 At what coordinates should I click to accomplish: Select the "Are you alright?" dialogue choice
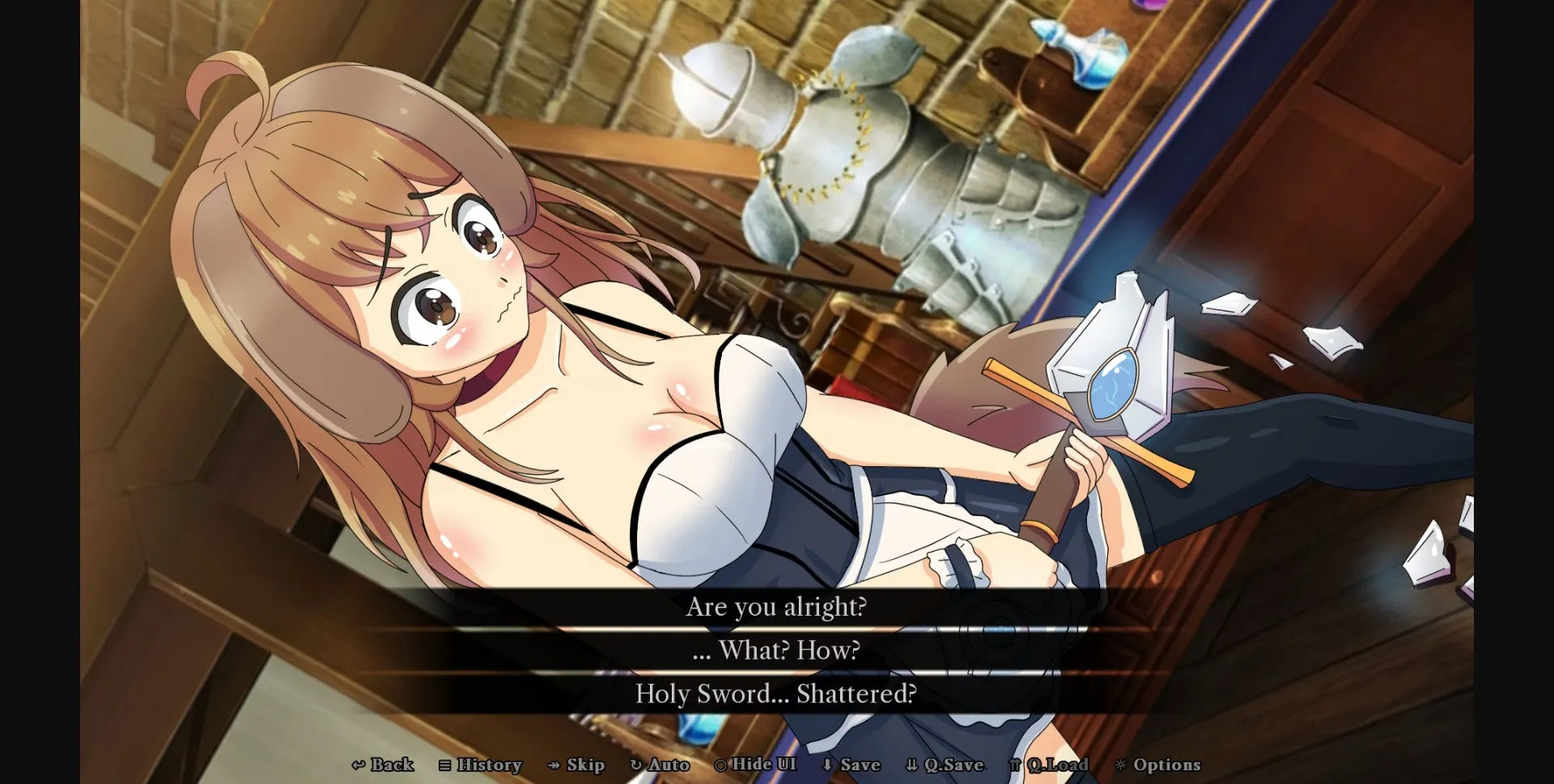[776, 607]
